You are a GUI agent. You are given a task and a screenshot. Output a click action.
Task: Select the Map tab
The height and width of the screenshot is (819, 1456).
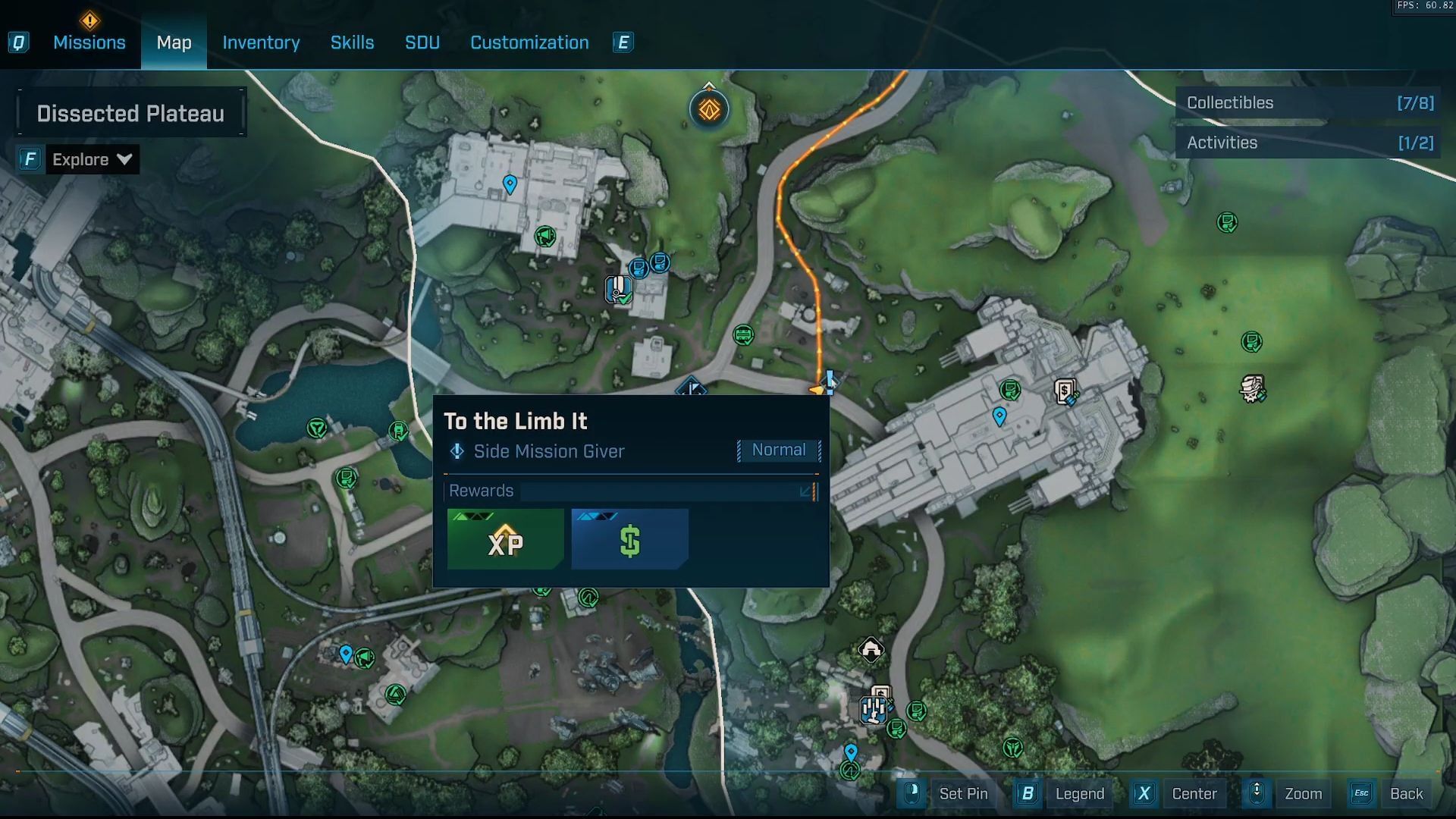pyautogui.click(x=174, y=42)
